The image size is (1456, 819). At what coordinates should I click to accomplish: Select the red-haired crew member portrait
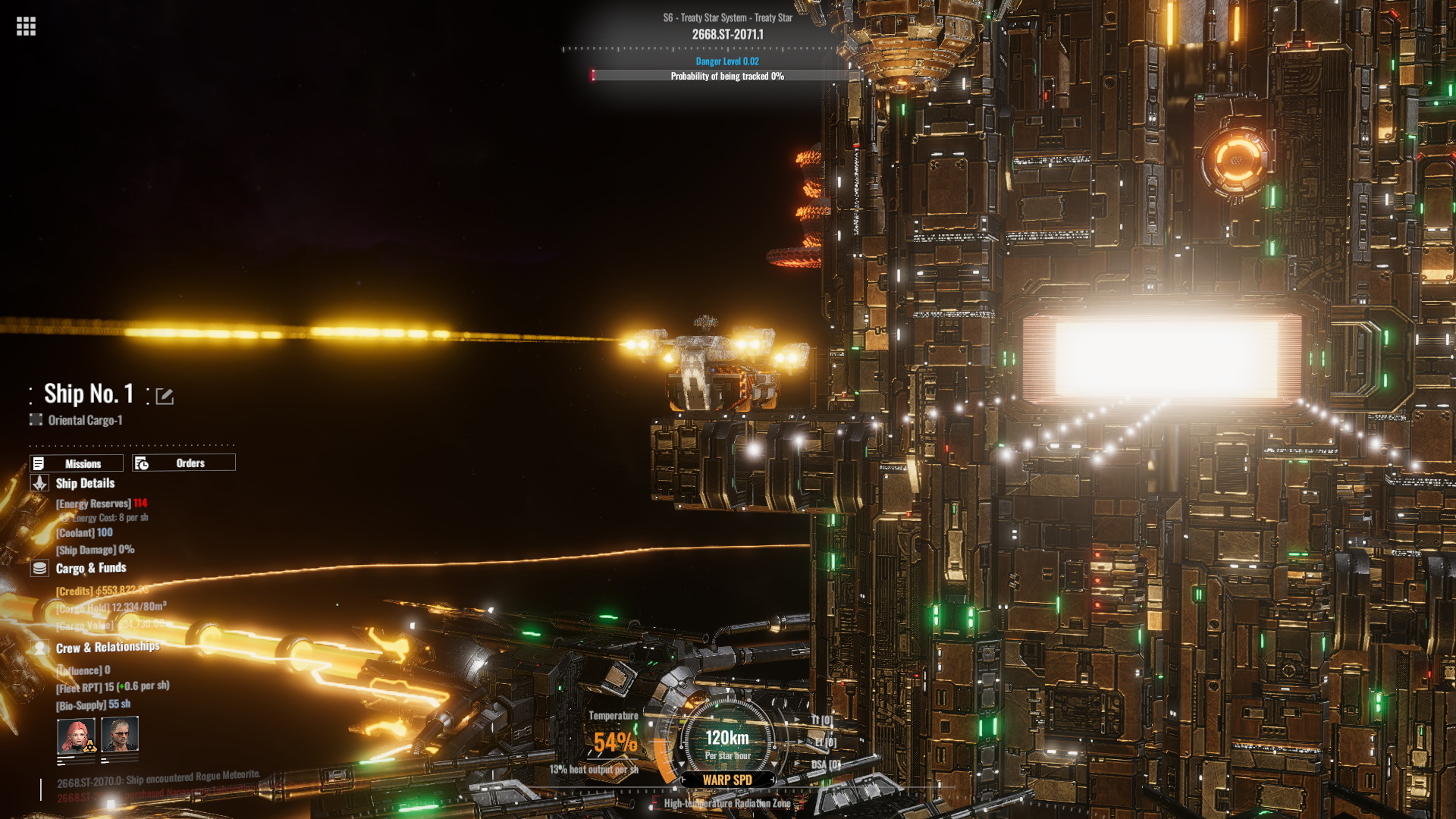(x=76, y=735)
